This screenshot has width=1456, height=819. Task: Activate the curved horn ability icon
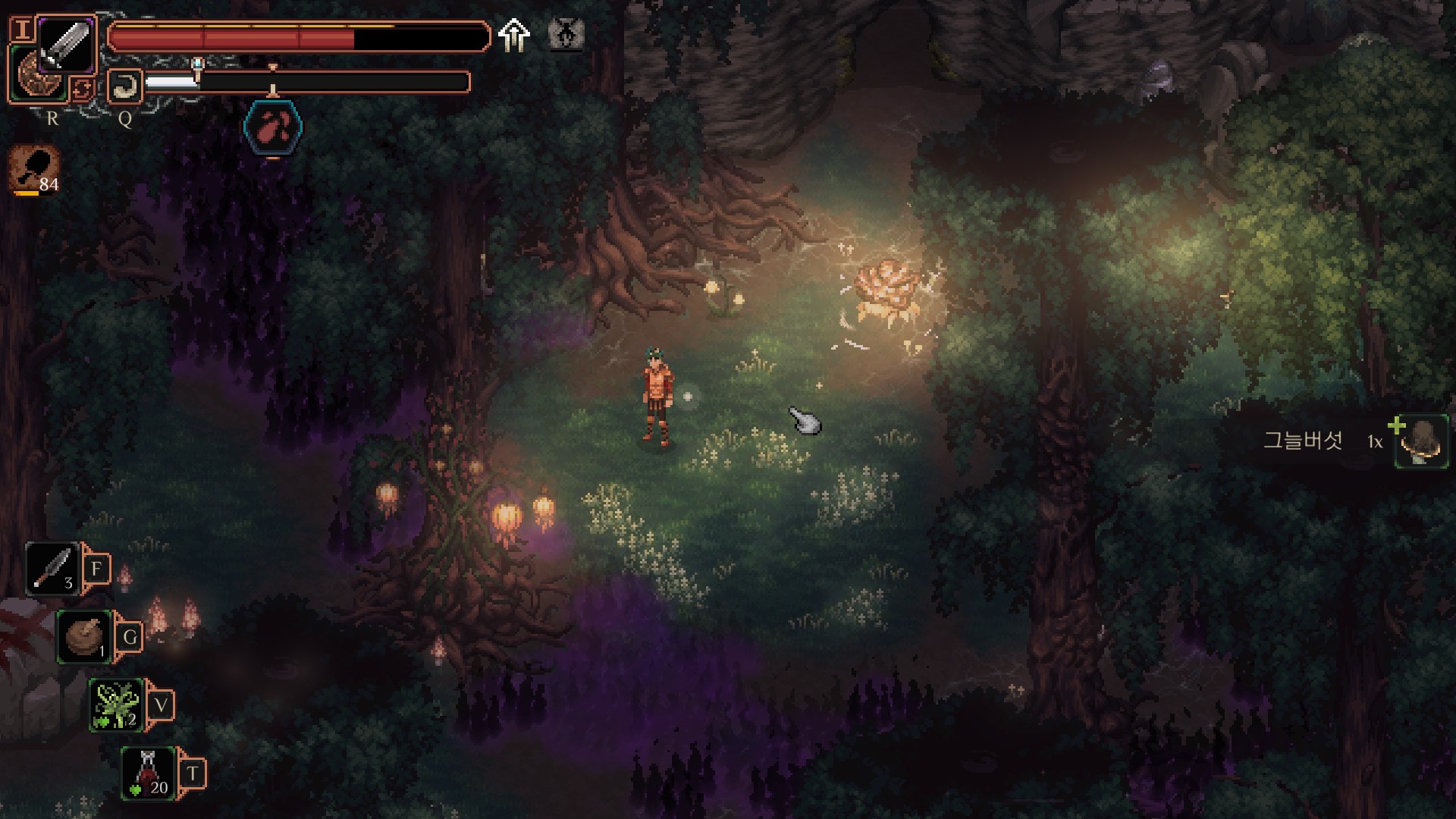pos(125,86)
